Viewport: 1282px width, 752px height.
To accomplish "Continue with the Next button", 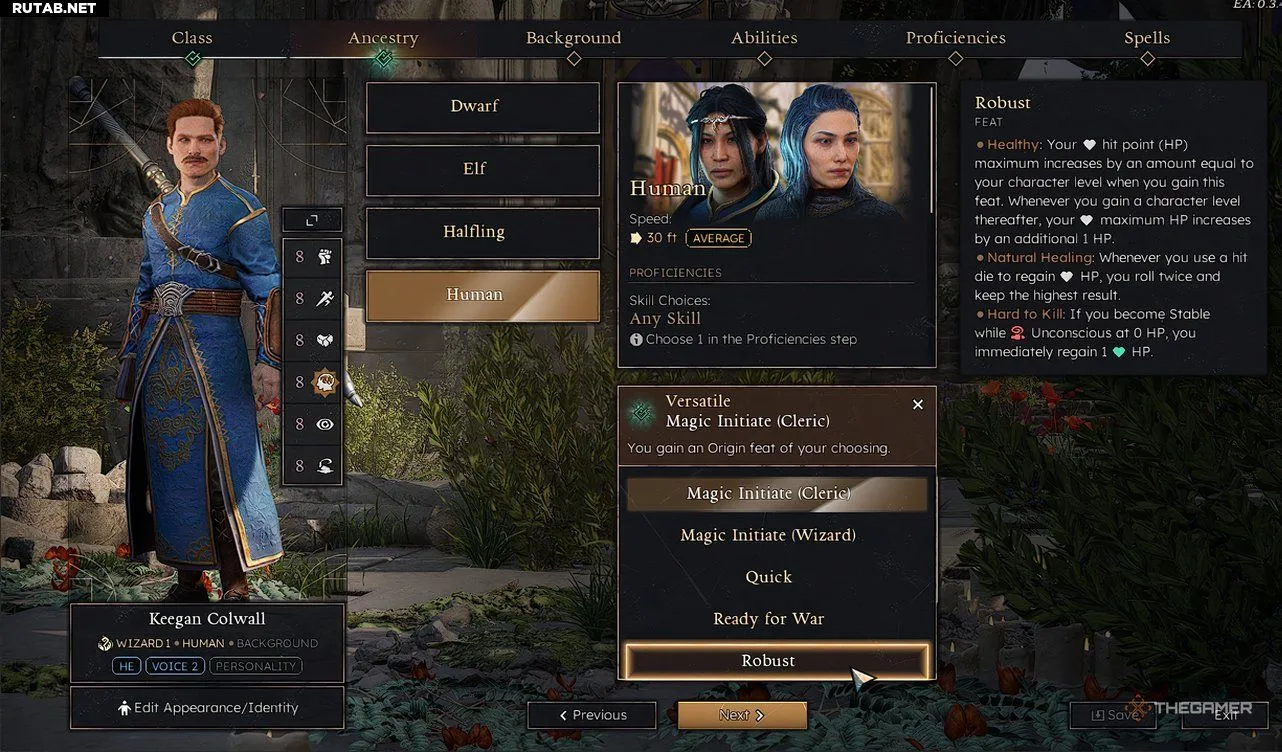I will [742, 715].
